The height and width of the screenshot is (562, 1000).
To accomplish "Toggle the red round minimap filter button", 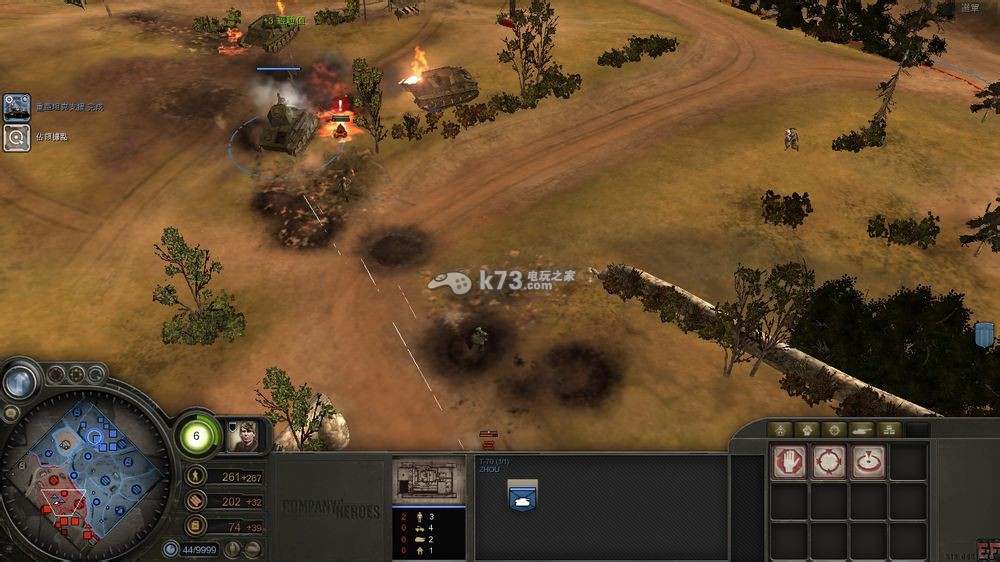I will tap(54, 375).
